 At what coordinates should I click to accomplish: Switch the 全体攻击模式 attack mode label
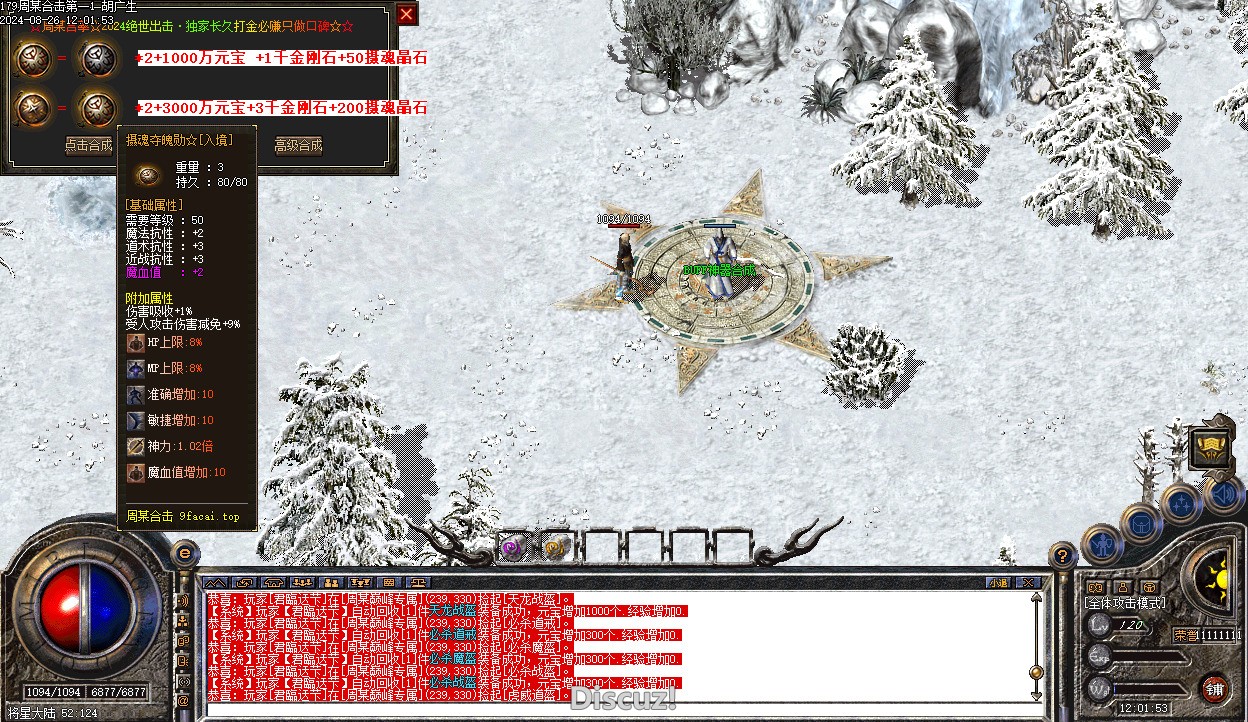[1126, 603]
